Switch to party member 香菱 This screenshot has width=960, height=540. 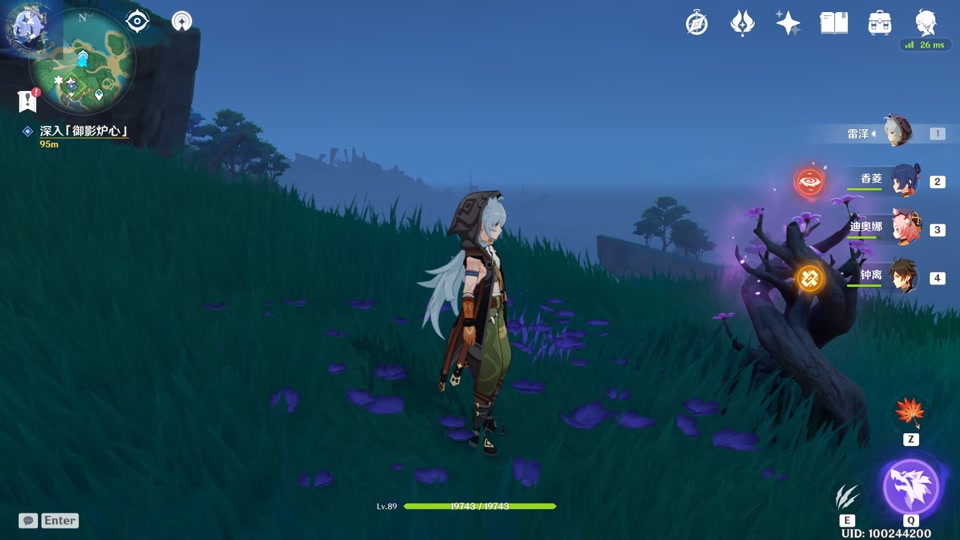(903, 181)
